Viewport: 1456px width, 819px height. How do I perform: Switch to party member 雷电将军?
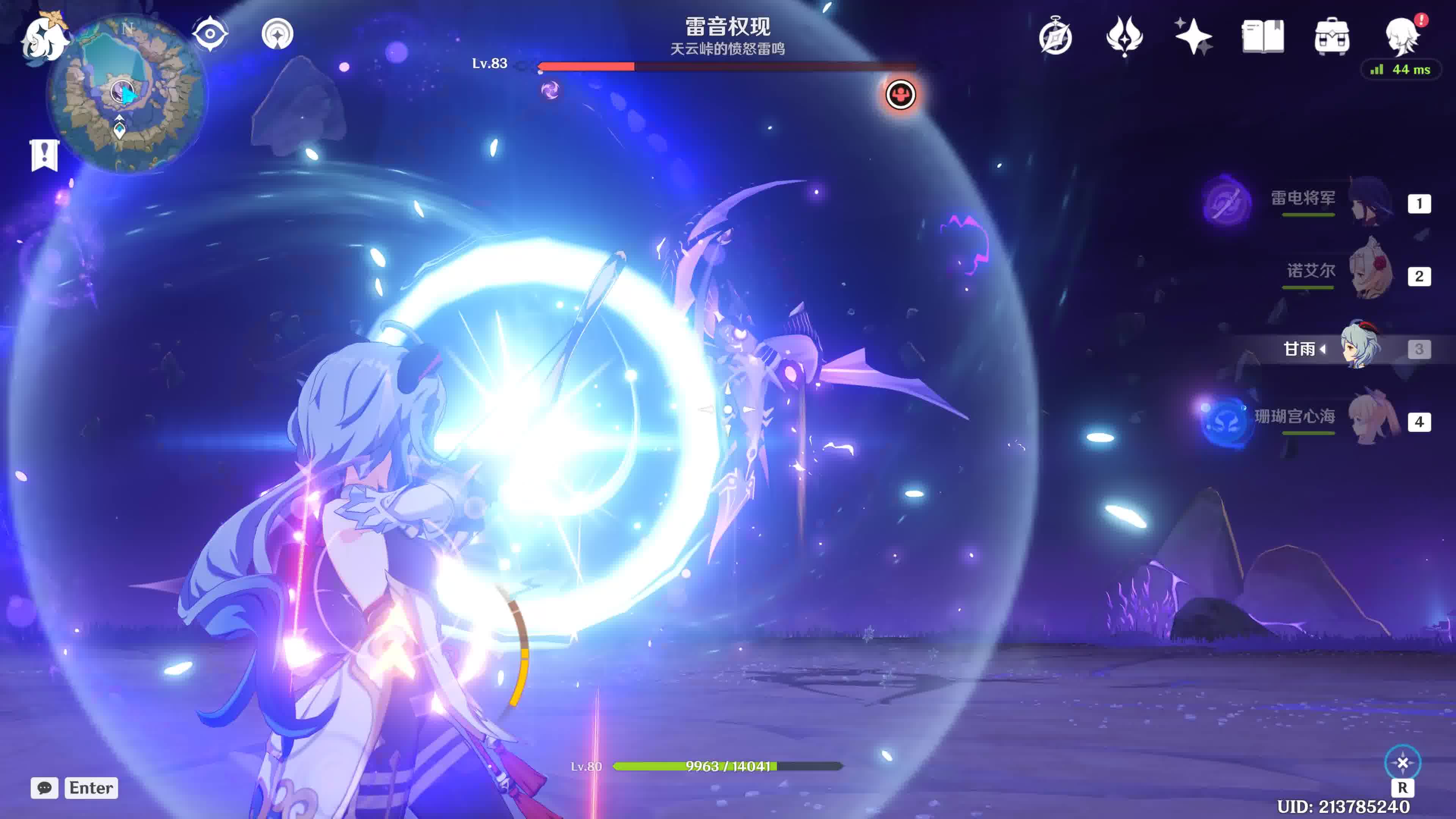click(1368, 202)
